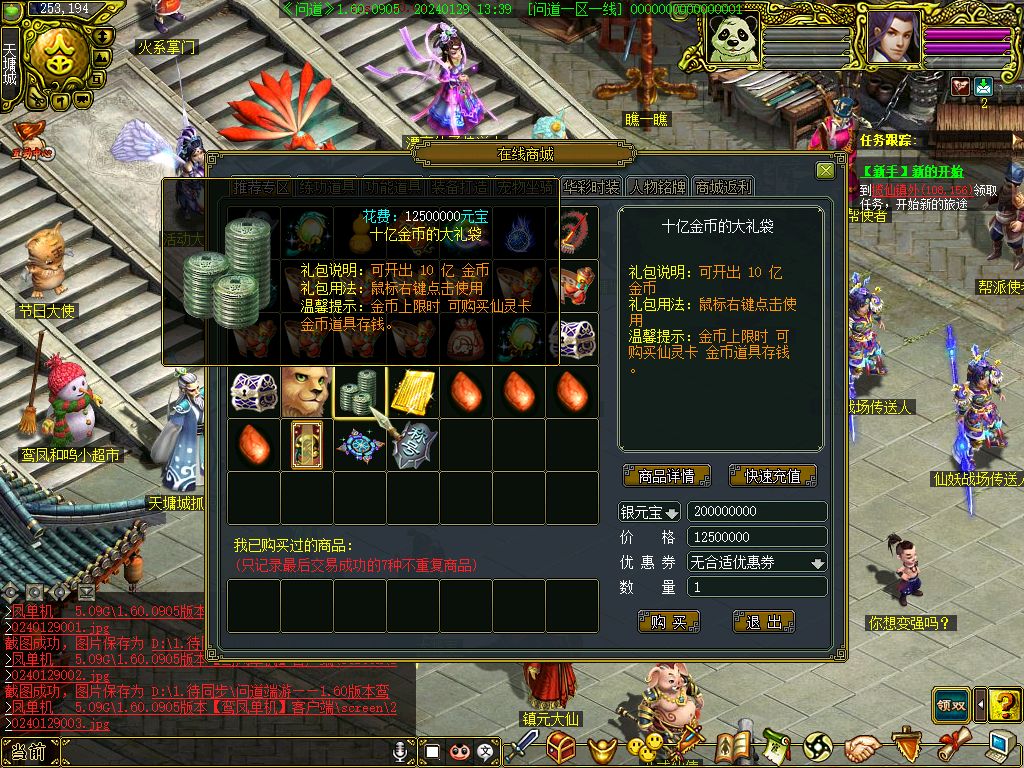The height and width of the screenshot is (768, 1024).
Task: Close the 在线商城 shop window
Action: [825, 171]
